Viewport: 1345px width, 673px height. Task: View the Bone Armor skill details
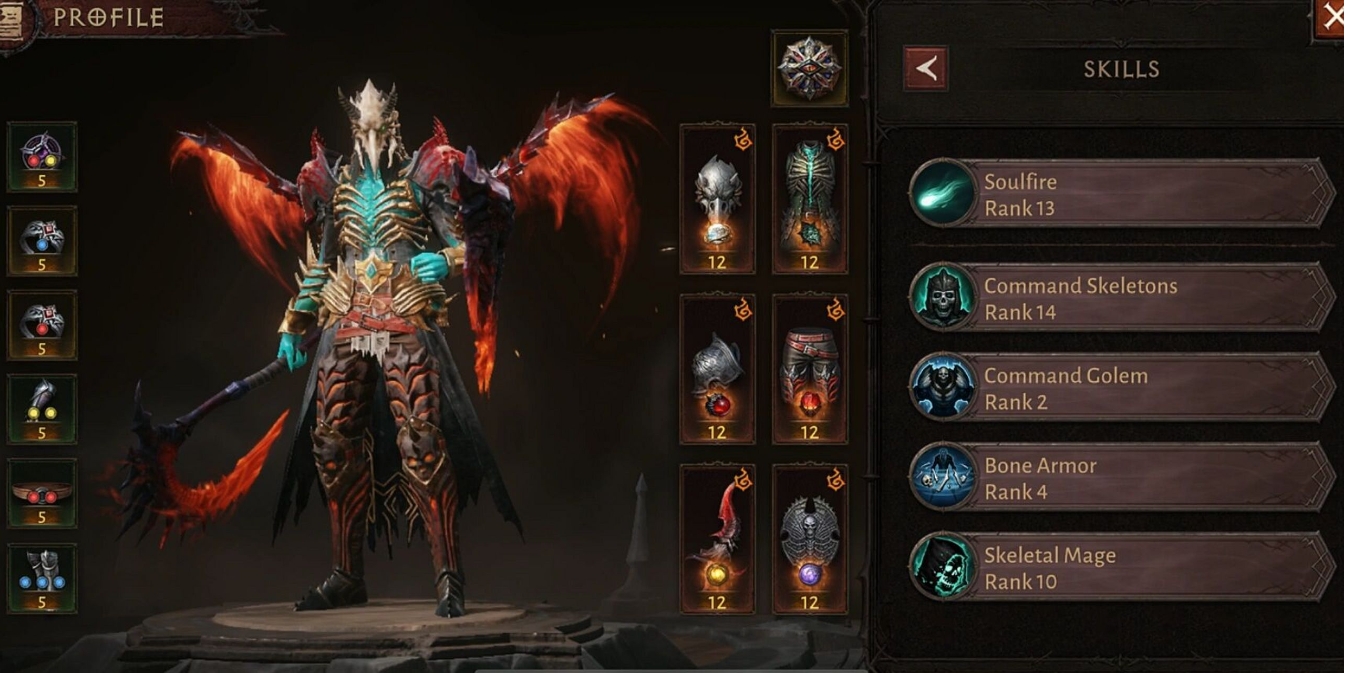click(1122, 478)
